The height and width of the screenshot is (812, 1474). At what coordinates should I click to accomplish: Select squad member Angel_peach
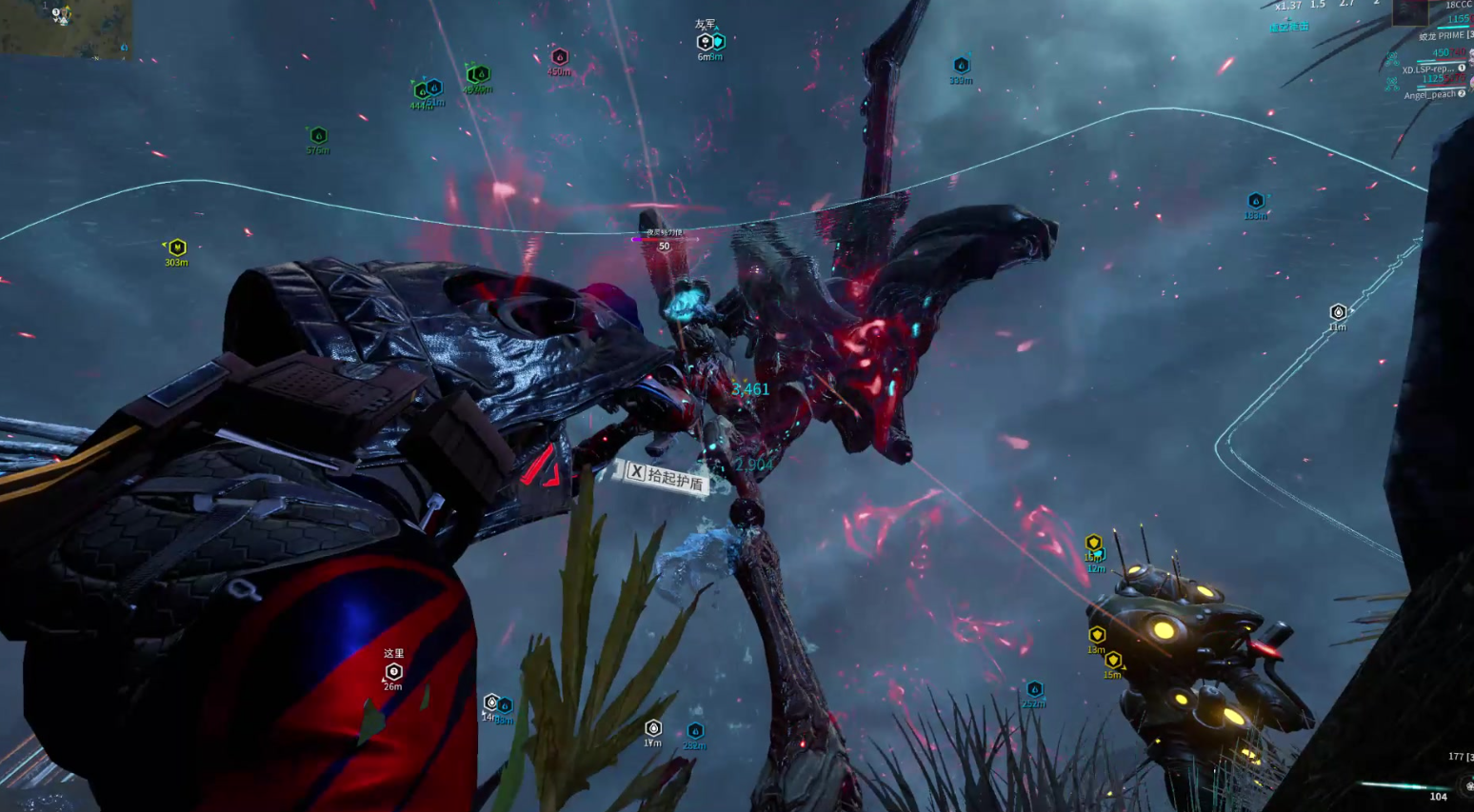coord(1429,94)
